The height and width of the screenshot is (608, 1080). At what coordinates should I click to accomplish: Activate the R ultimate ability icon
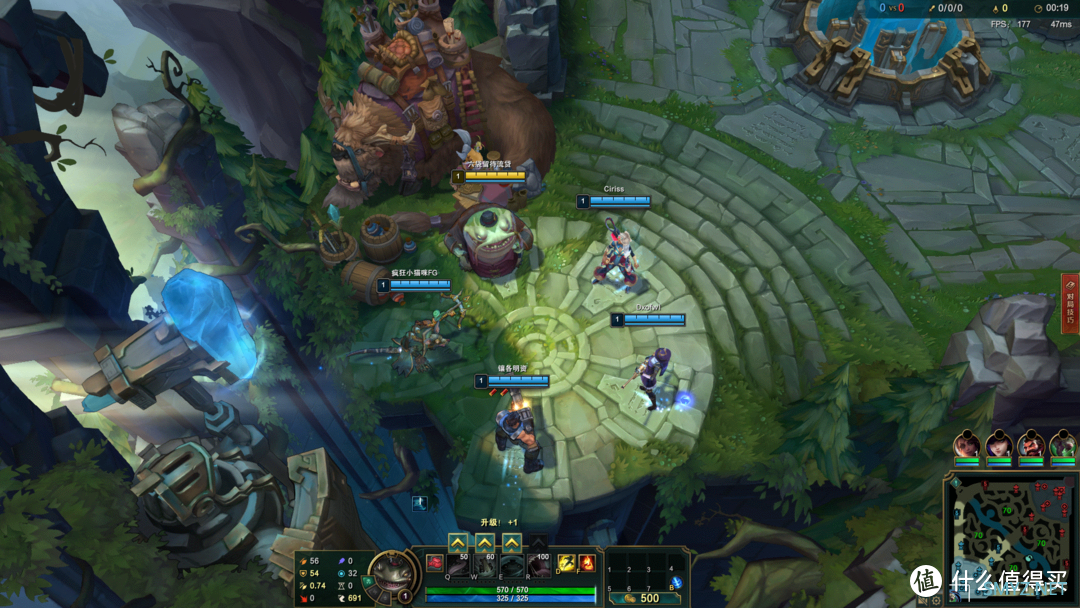[539, 567]
